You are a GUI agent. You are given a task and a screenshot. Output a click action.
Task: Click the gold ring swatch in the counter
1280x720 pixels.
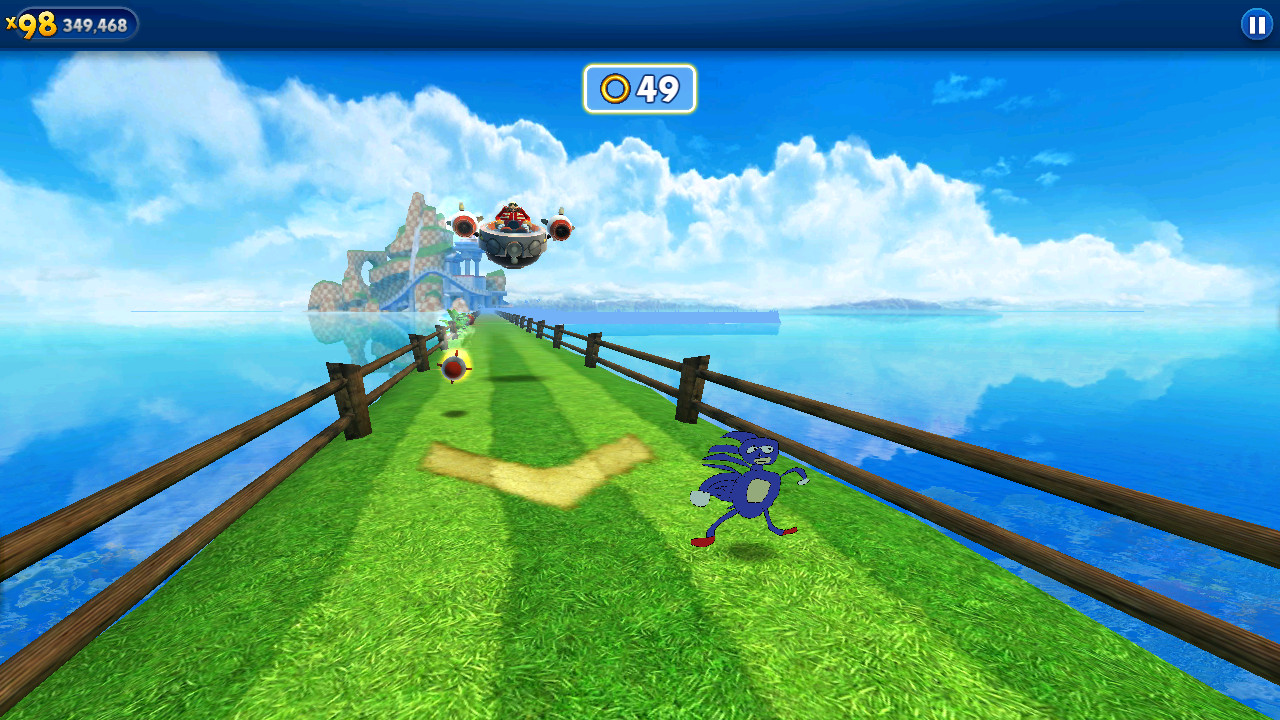(x=614, y=89)
